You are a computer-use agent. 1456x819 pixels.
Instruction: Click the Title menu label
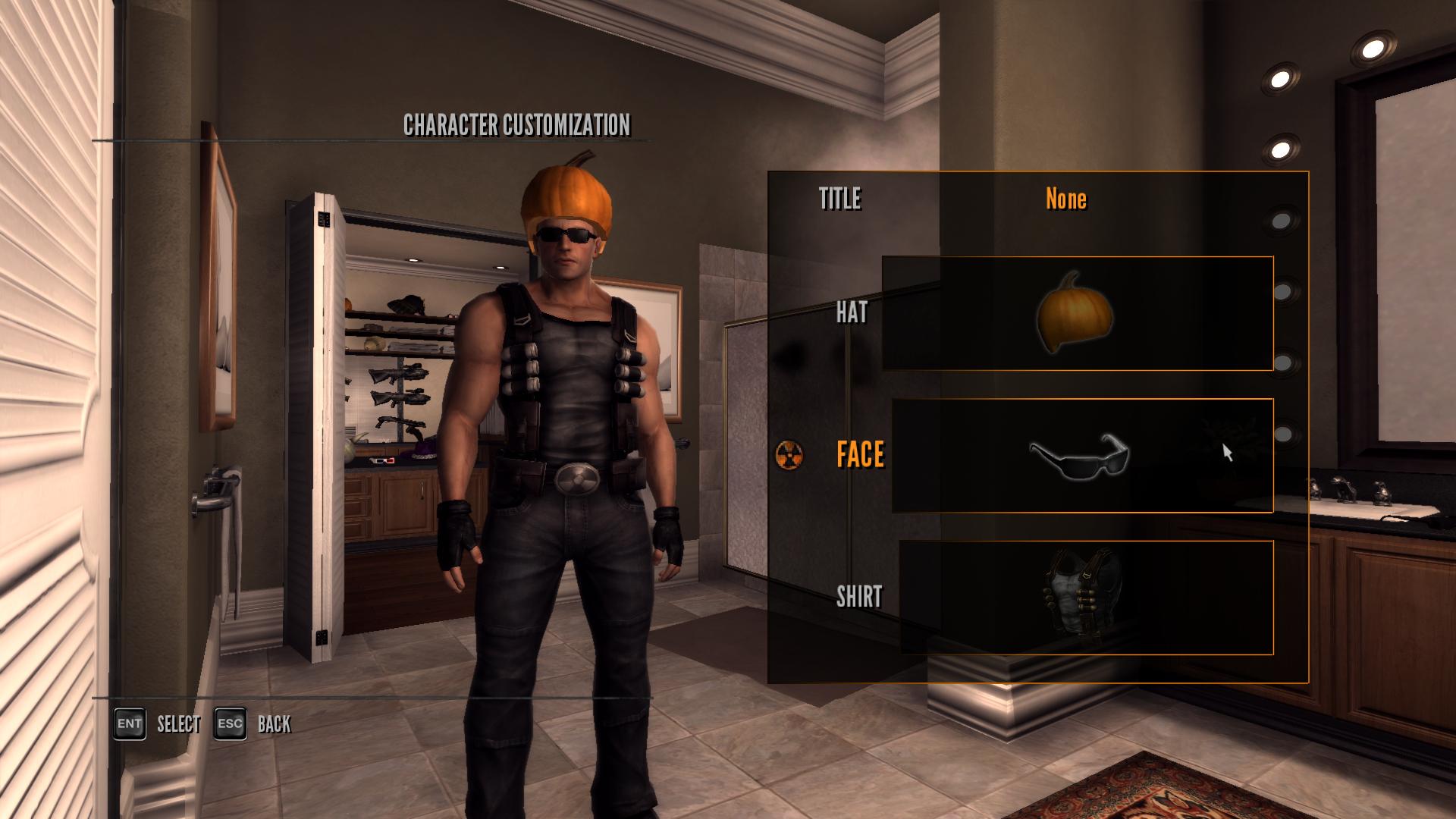click(x=840, y=199)
